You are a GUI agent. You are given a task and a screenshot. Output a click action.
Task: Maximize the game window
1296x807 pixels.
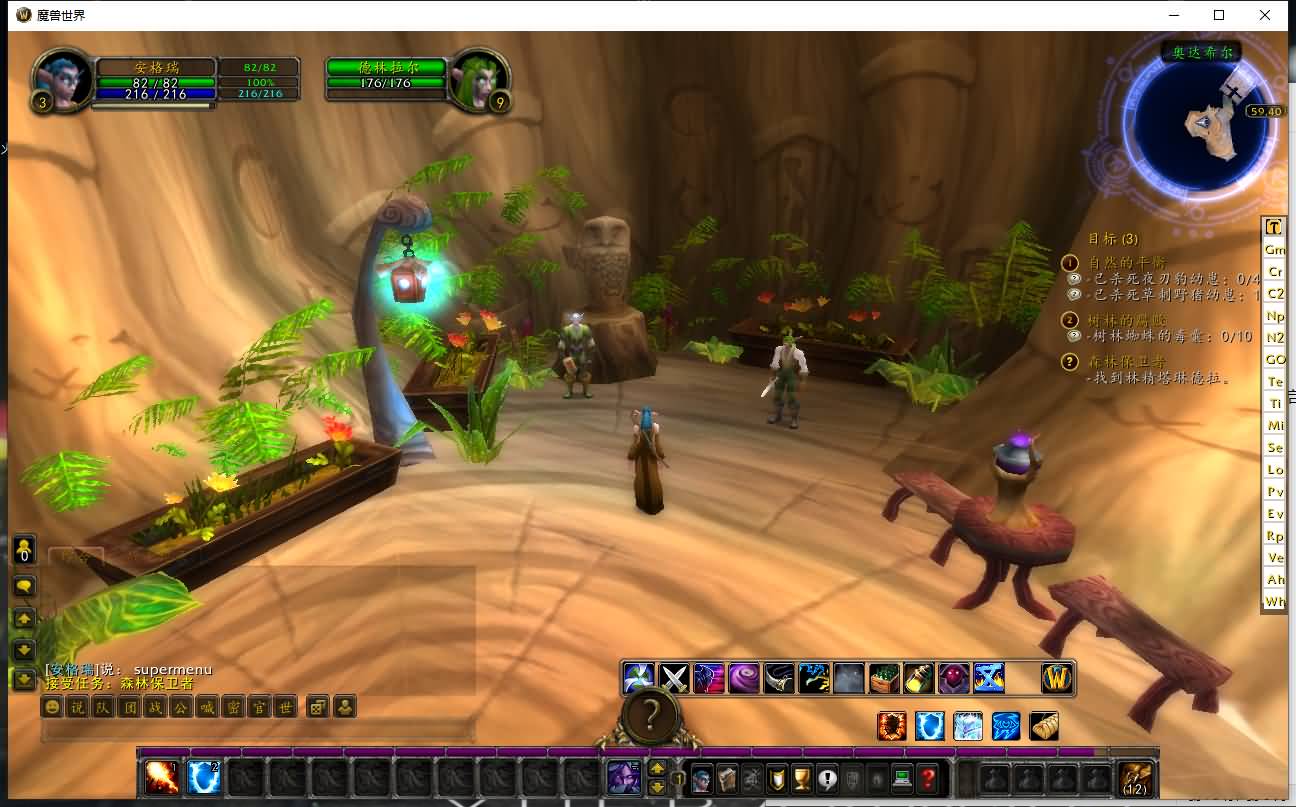(x=1219, y=15)
